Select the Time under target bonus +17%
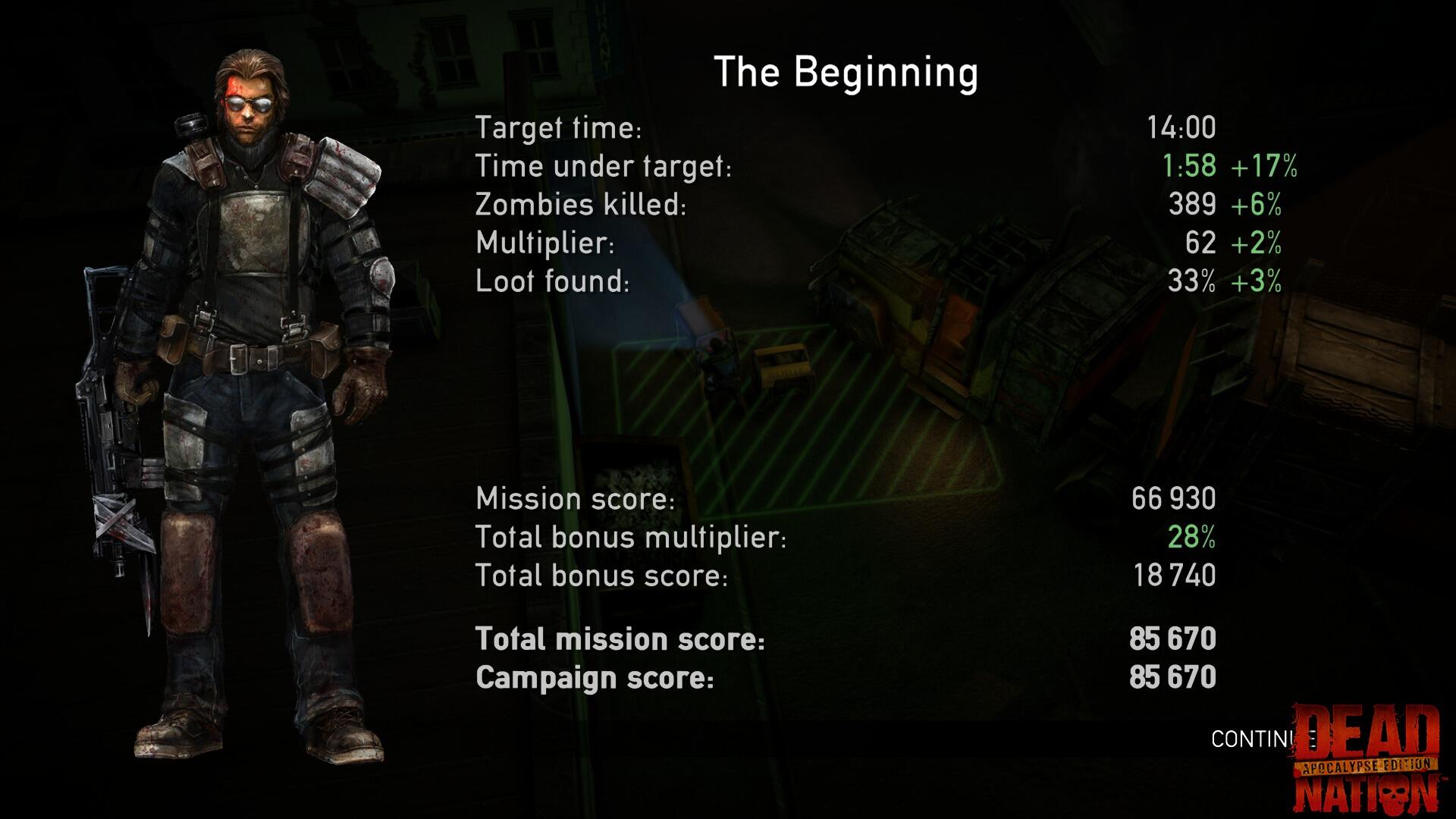This screenshot has width=1456, height=819. pyautogui.click(x=1263, y=167)
